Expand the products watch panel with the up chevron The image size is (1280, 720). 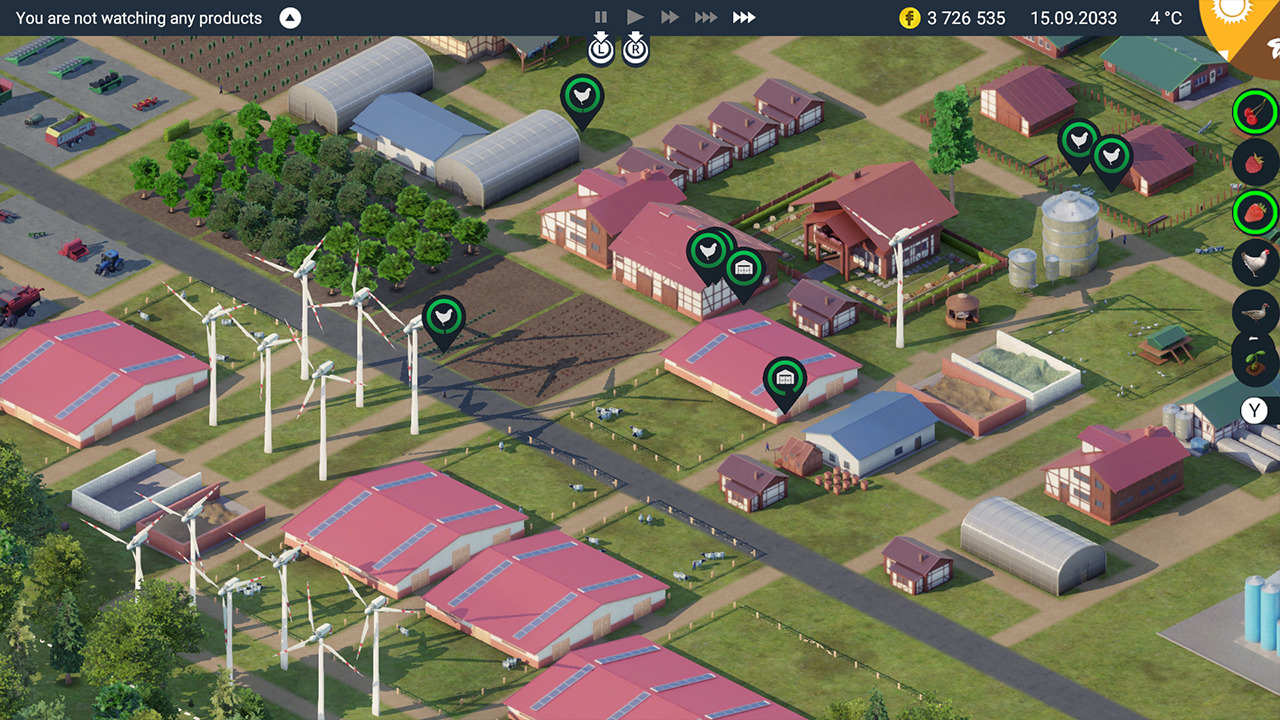(x=289, y=17)
